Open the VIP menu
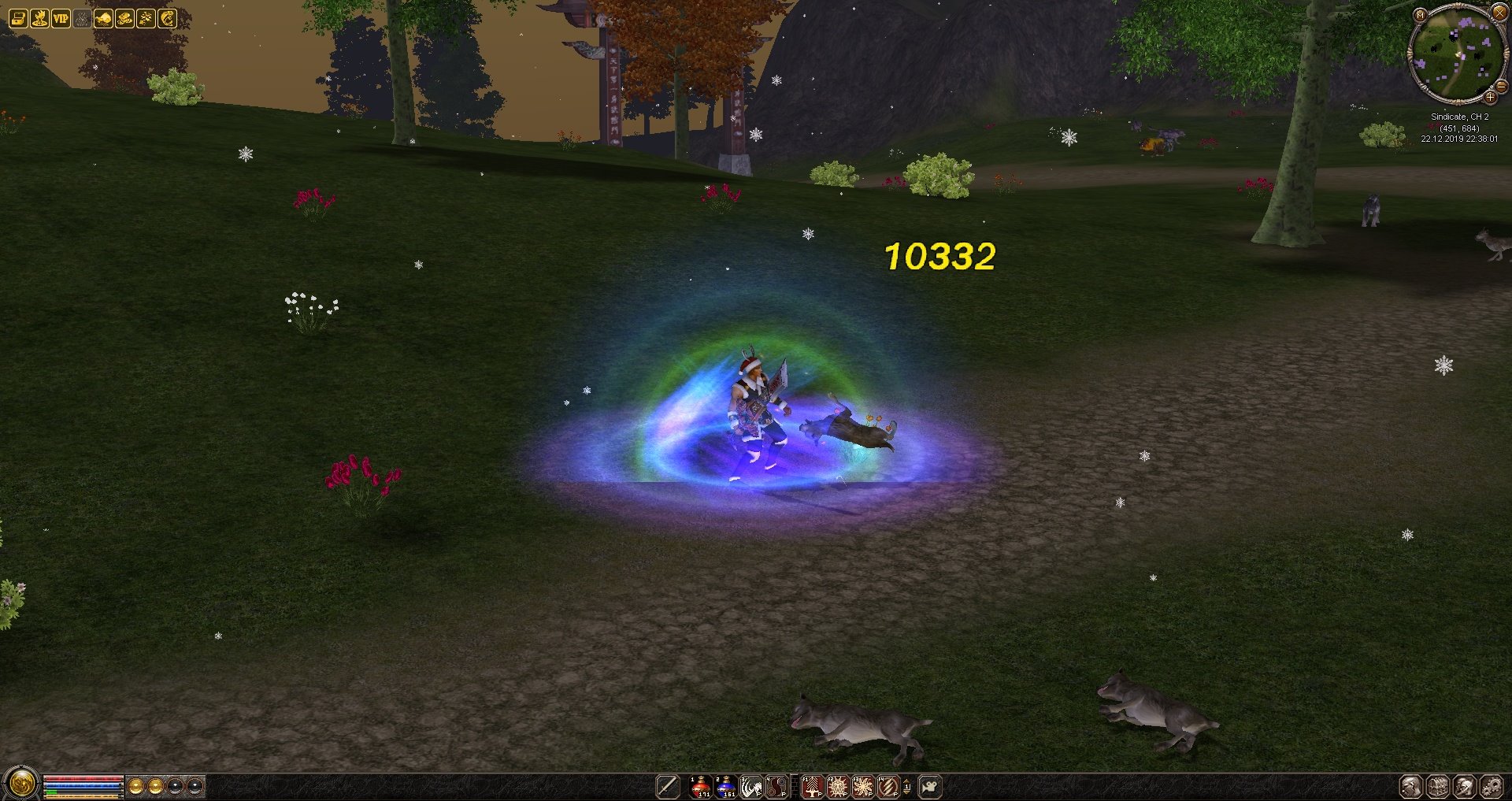Image resolution: width=1512 pixels, height=801 pixels. coord(61,18)
